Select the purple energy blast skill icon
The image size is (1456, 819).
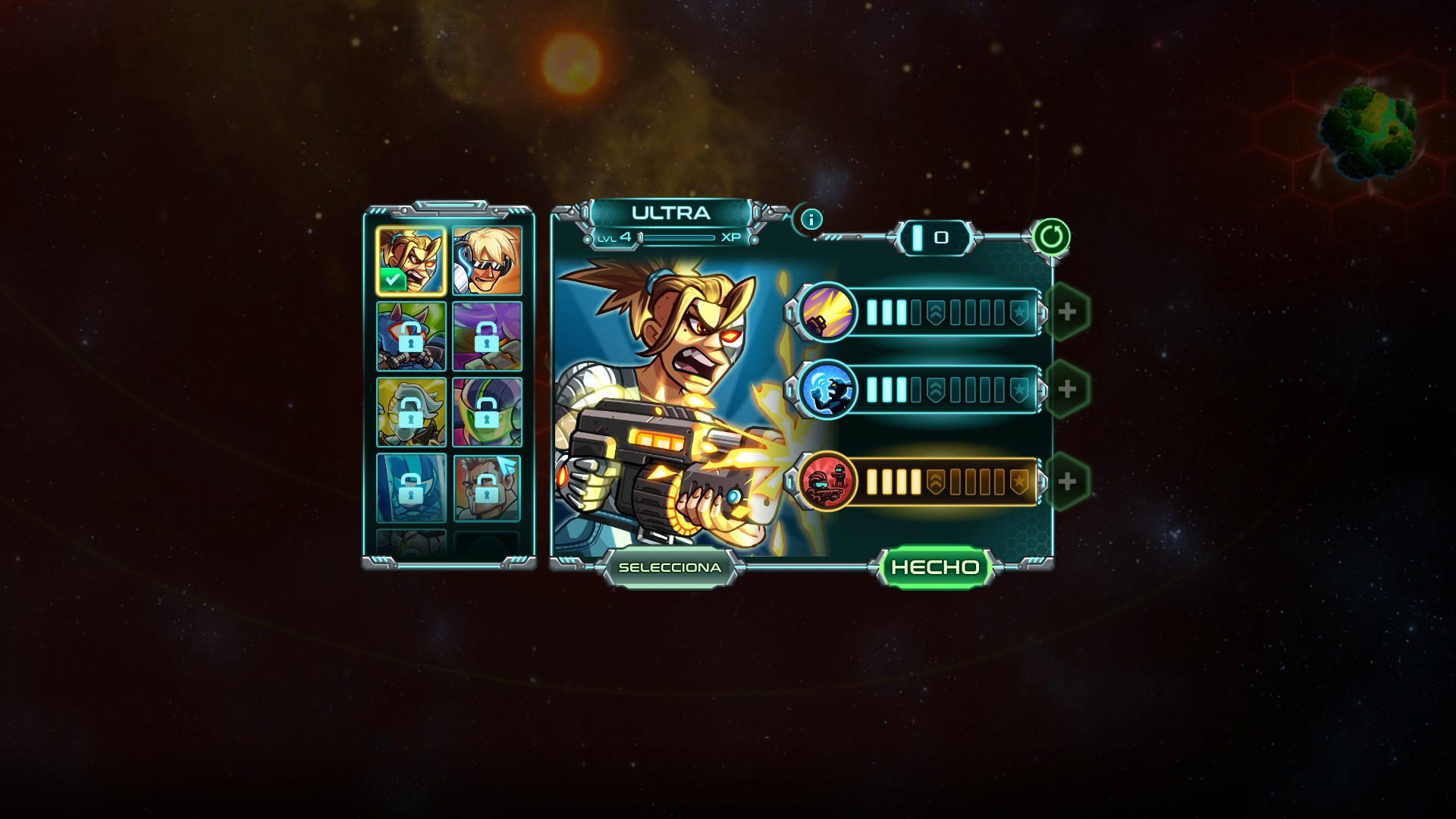point(827,312)
